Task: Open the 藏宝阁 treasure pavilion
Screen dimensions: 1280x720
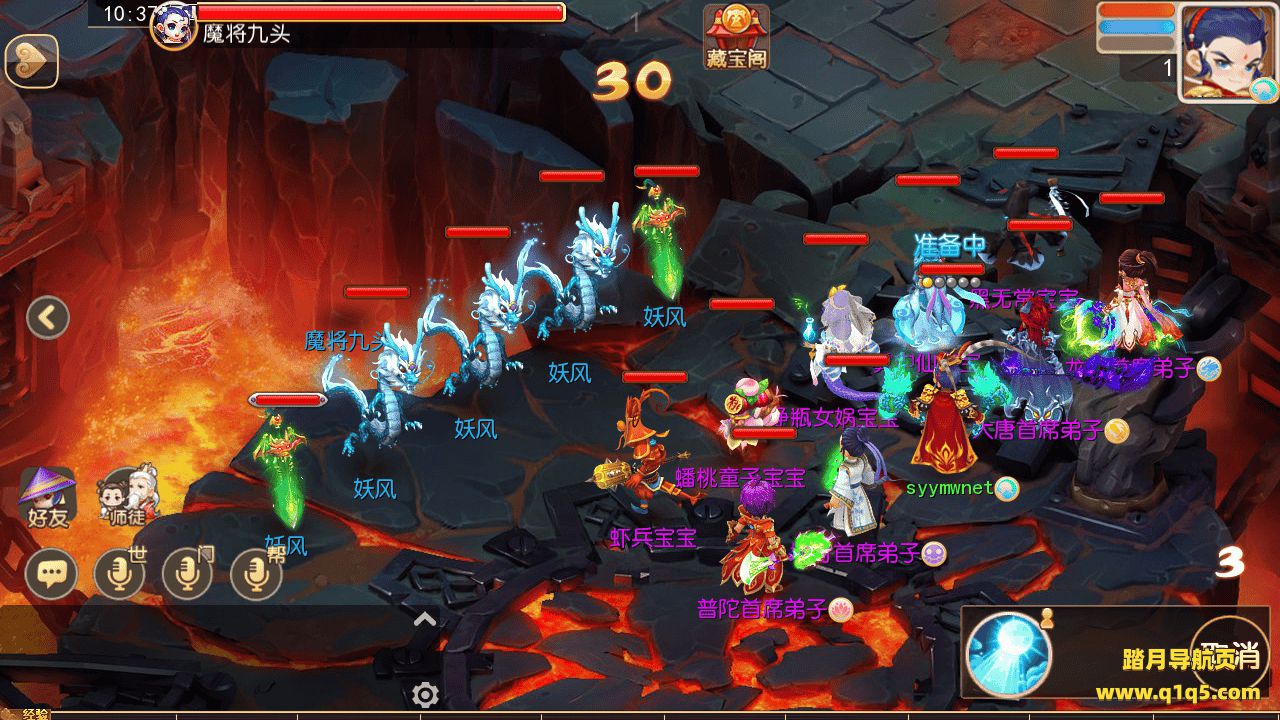Action: 735,37
